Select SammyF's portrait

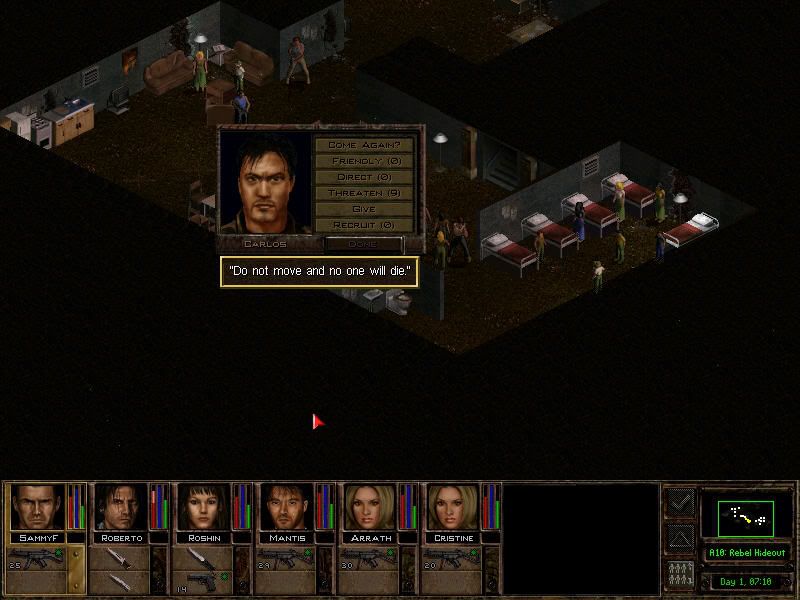(x=38, y=507)
